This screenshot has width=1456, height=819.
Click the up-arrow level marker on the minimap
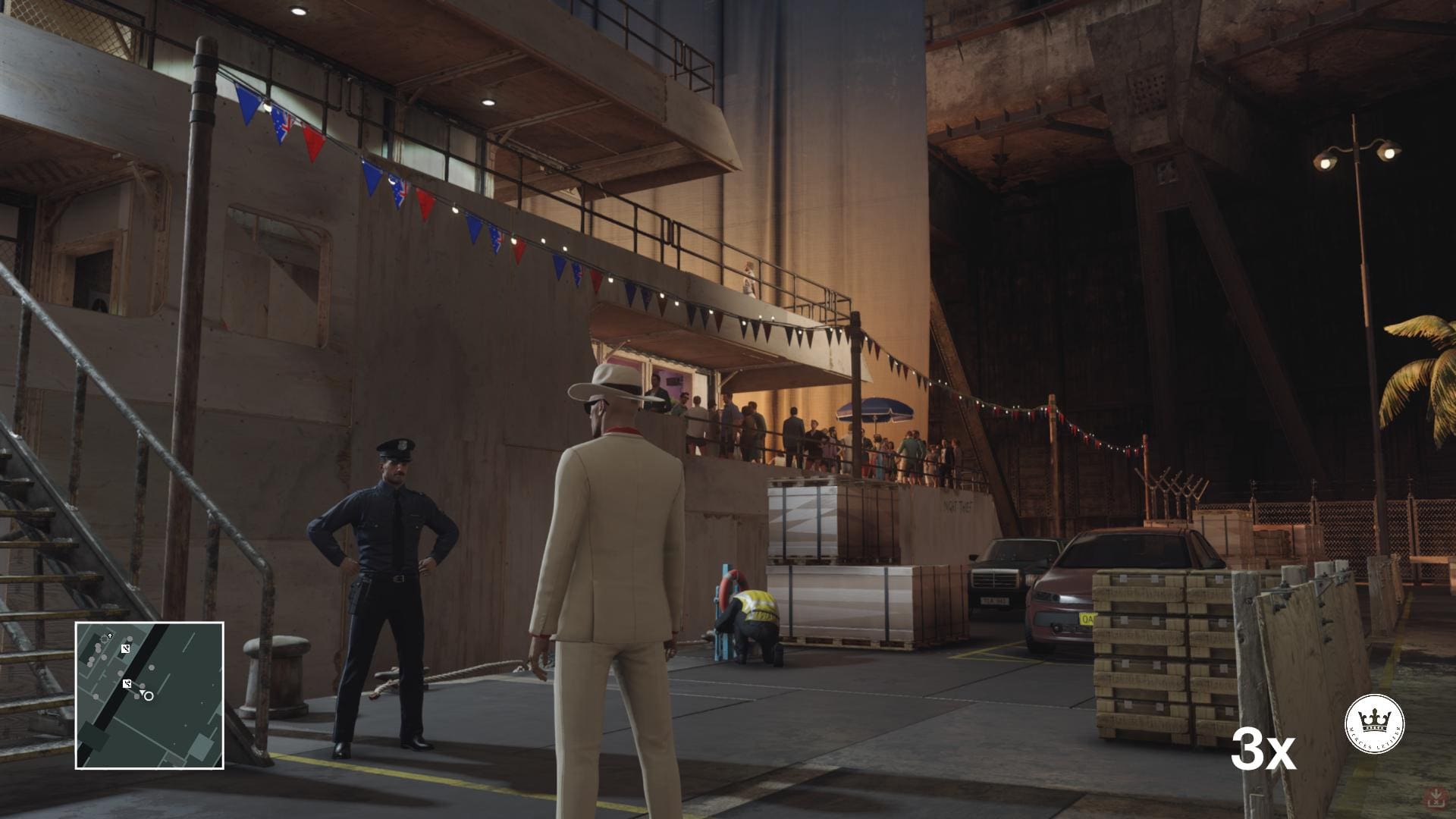[110, 634]
